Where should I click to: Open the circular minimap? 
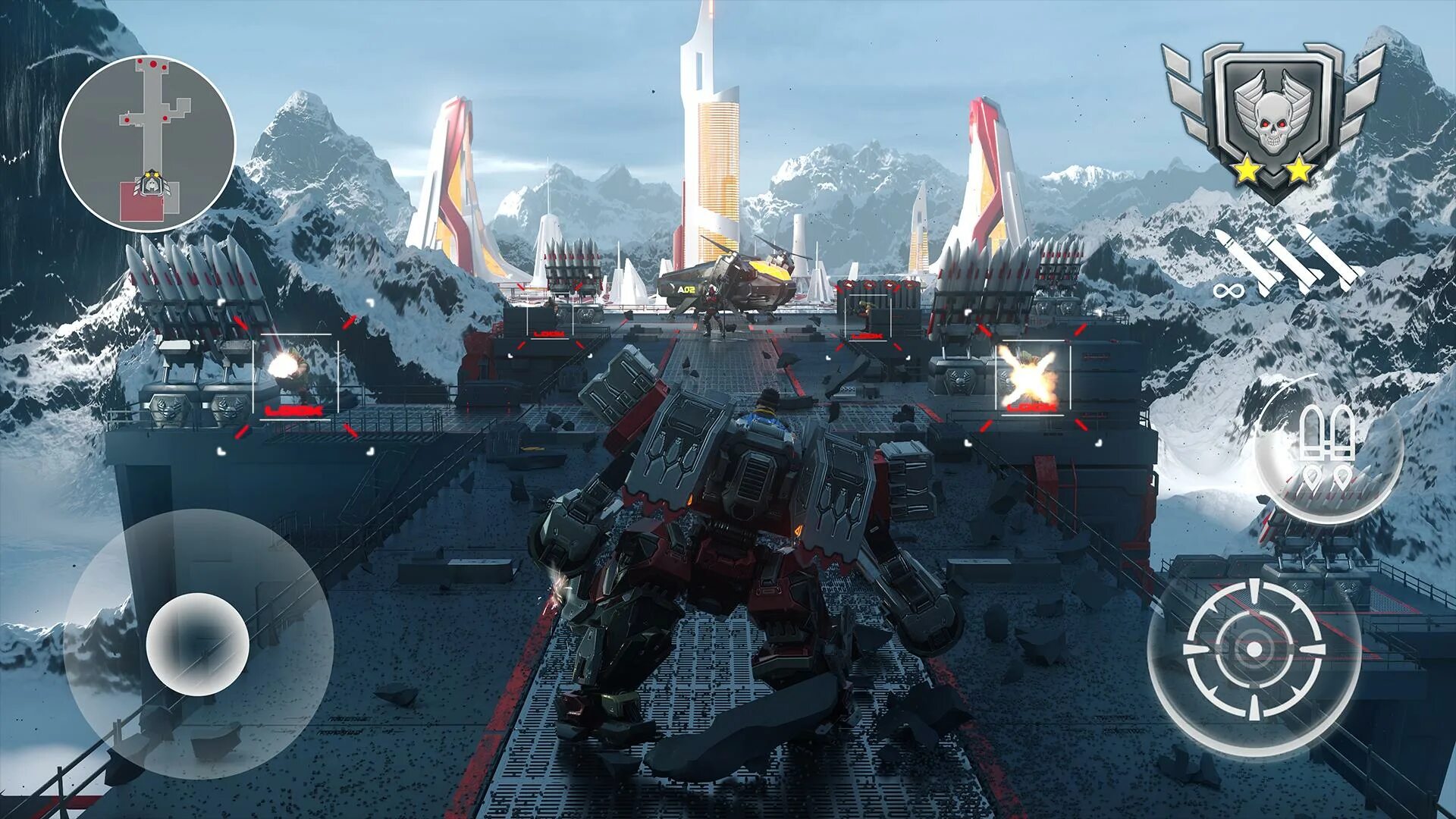[147, 143]
